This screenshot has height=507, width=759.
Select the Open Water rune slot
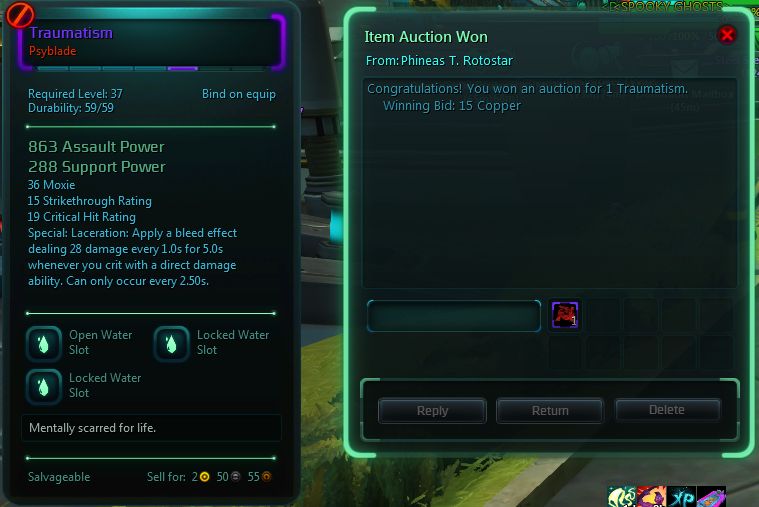pos(43,343)
